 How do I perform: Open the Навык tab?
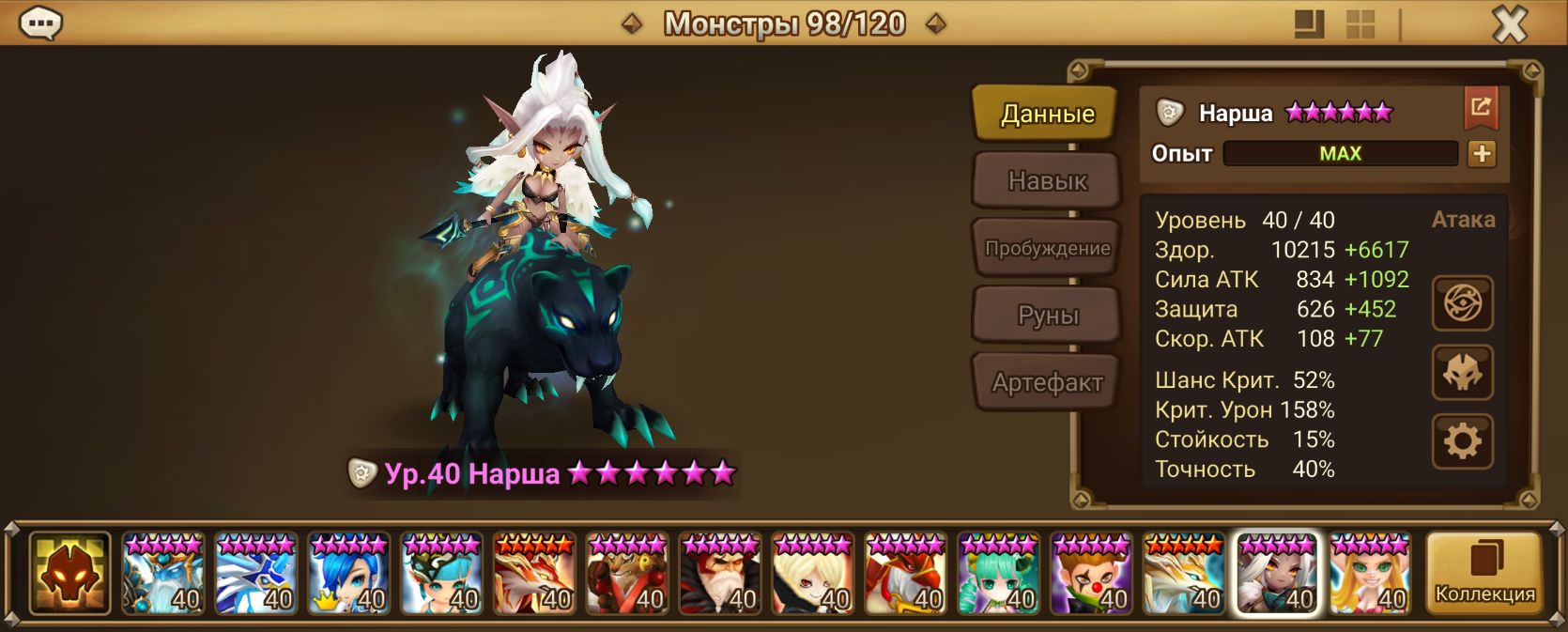click(x=1046, y=180)
